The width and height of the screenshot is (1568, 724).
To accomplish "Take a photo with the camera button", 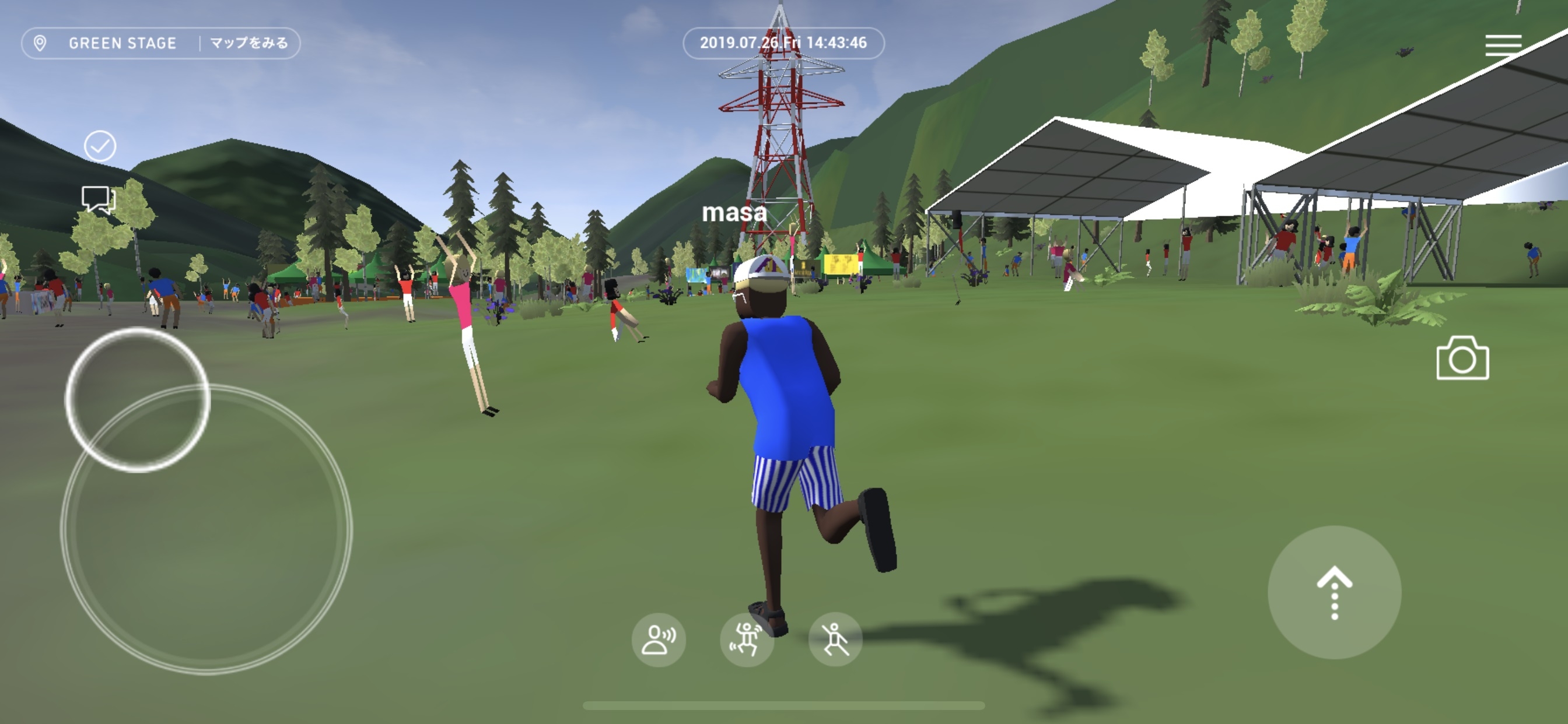I will pyautogui.click(x=1462, y=359).
